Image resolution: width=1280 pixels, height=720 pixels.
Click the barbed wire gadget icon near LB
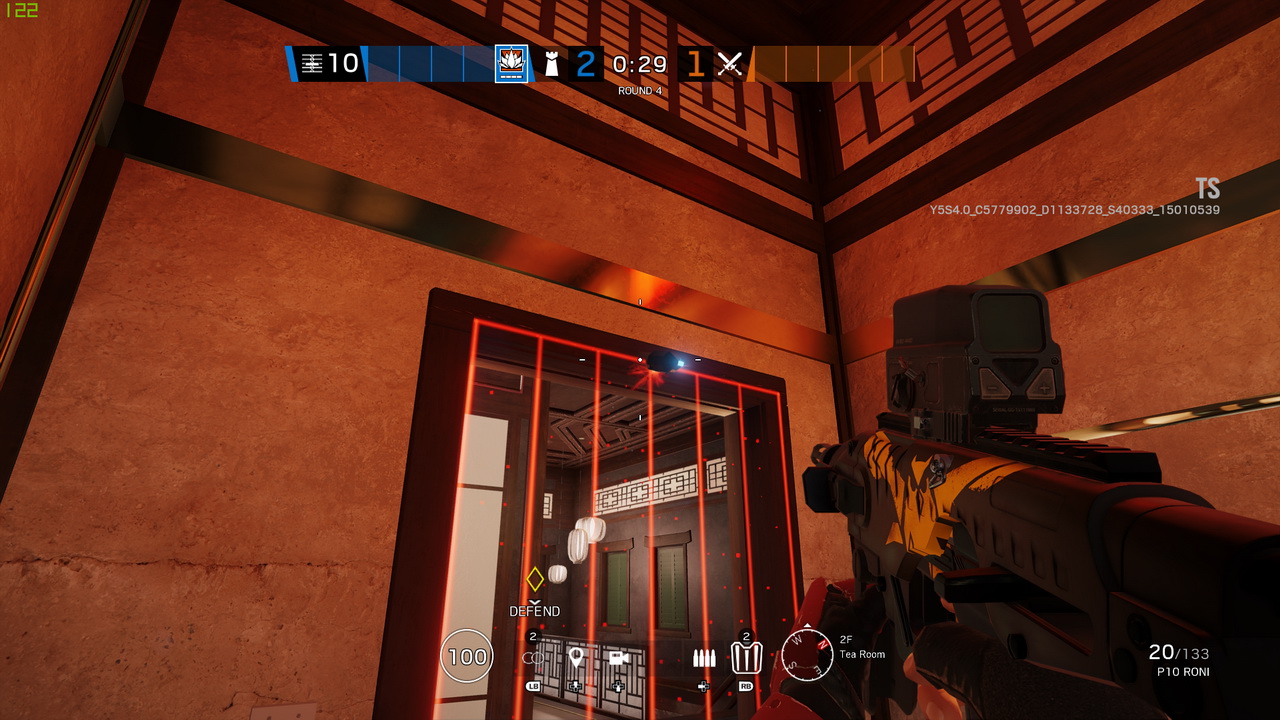(x=533, y=657)
